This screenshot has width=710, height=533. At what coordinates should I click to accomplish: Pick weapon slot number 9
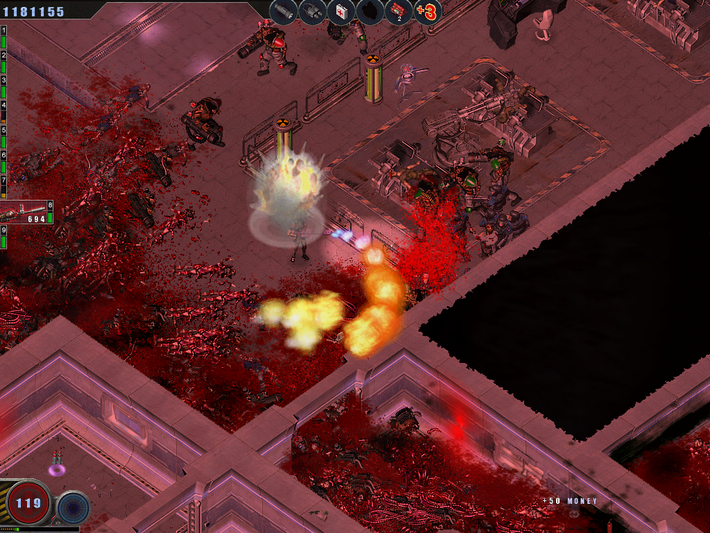tap(4, 232)
